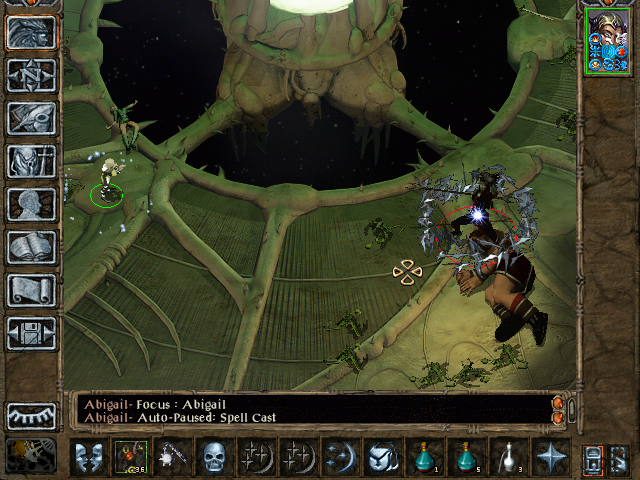Rest the party using the closed-eye button
Image resolution: width=640 pixels, height=480 pixels.
click(x=32, y=415)
